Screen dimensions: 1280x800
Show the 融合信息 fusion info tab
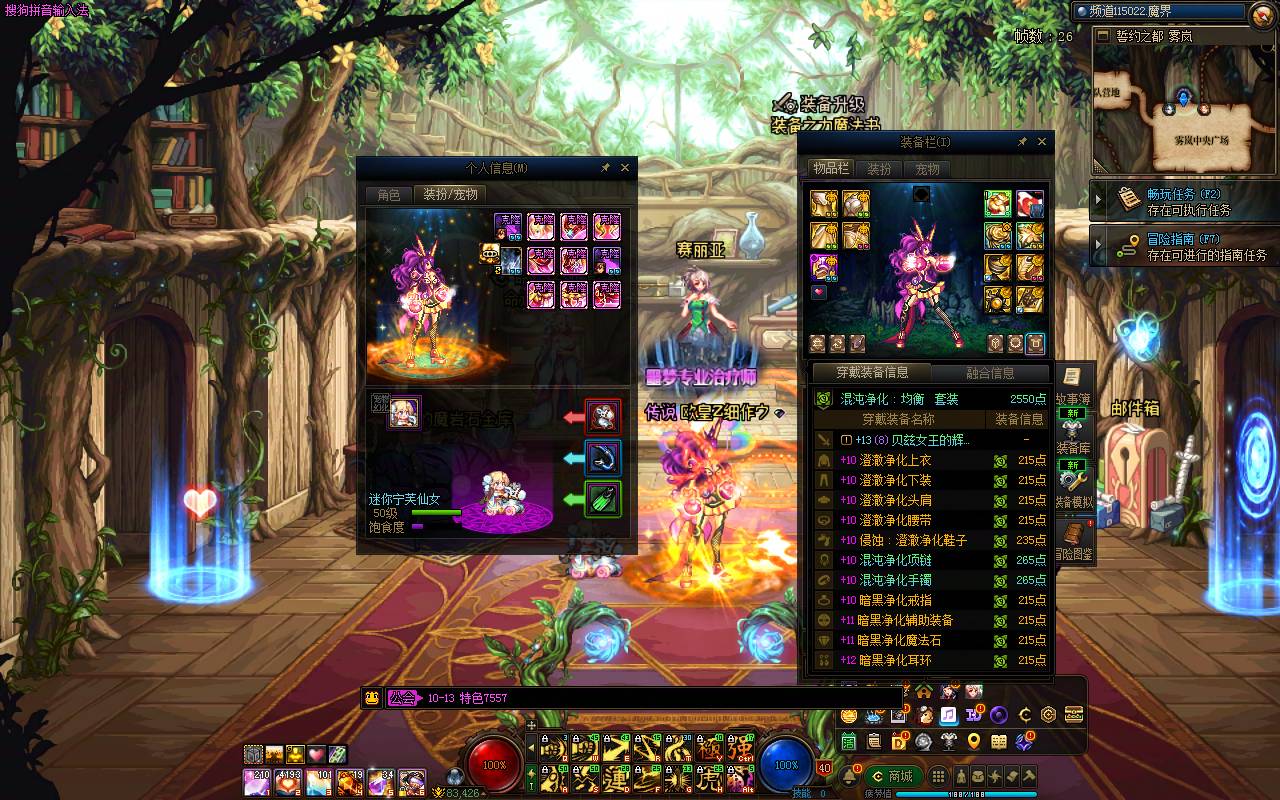(990, 373)
